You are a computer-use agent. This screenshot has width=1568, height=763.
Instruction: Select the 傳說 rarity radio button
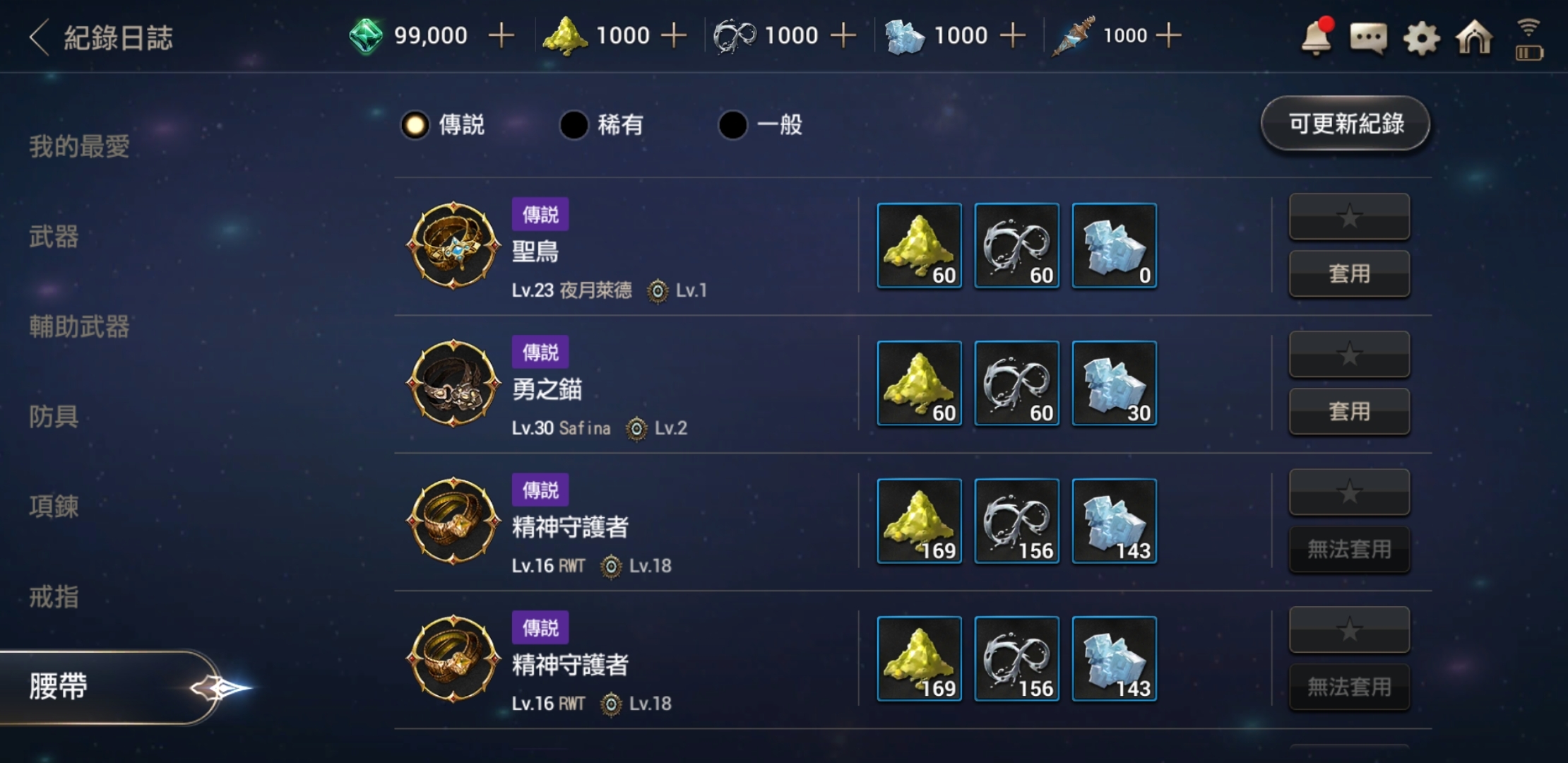point(415,124)
